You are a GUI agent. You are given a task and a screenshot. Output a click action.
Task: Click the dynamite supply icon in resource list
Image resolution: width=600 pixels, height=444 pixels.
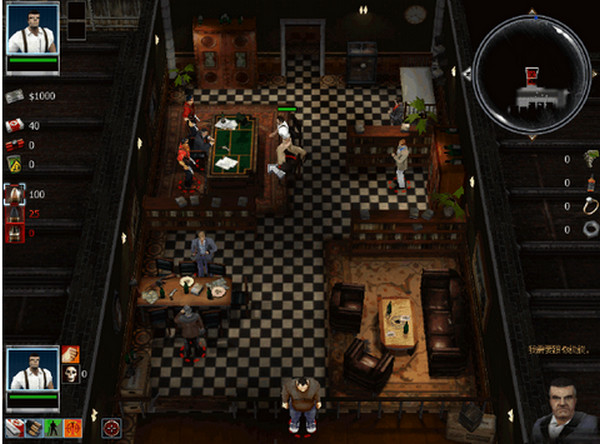tap(15, 145)
